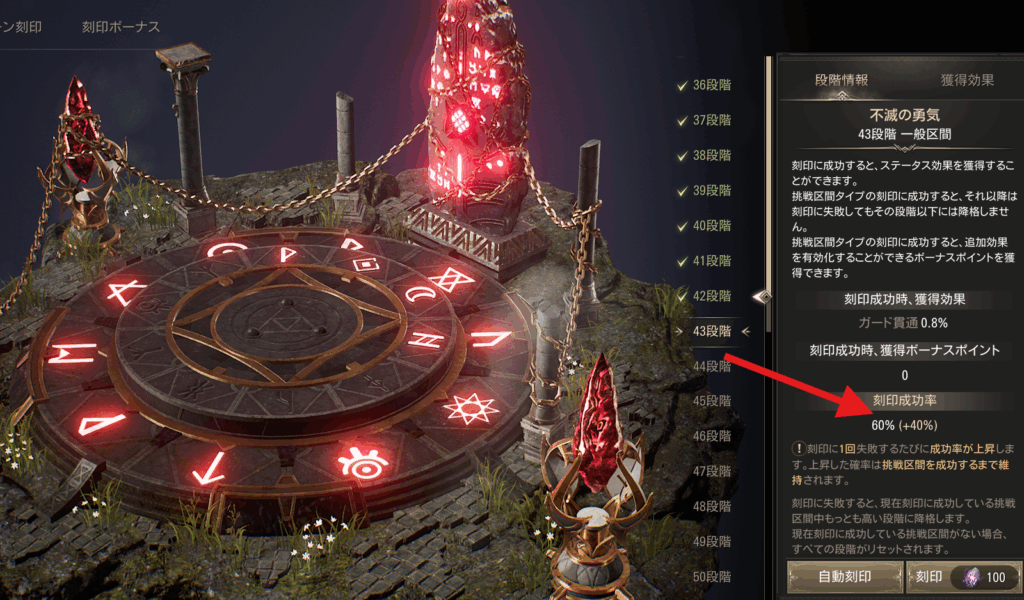Select the 39段階 stage entry
Viewport: 1024px width, 600px height.
click(711, 190)
